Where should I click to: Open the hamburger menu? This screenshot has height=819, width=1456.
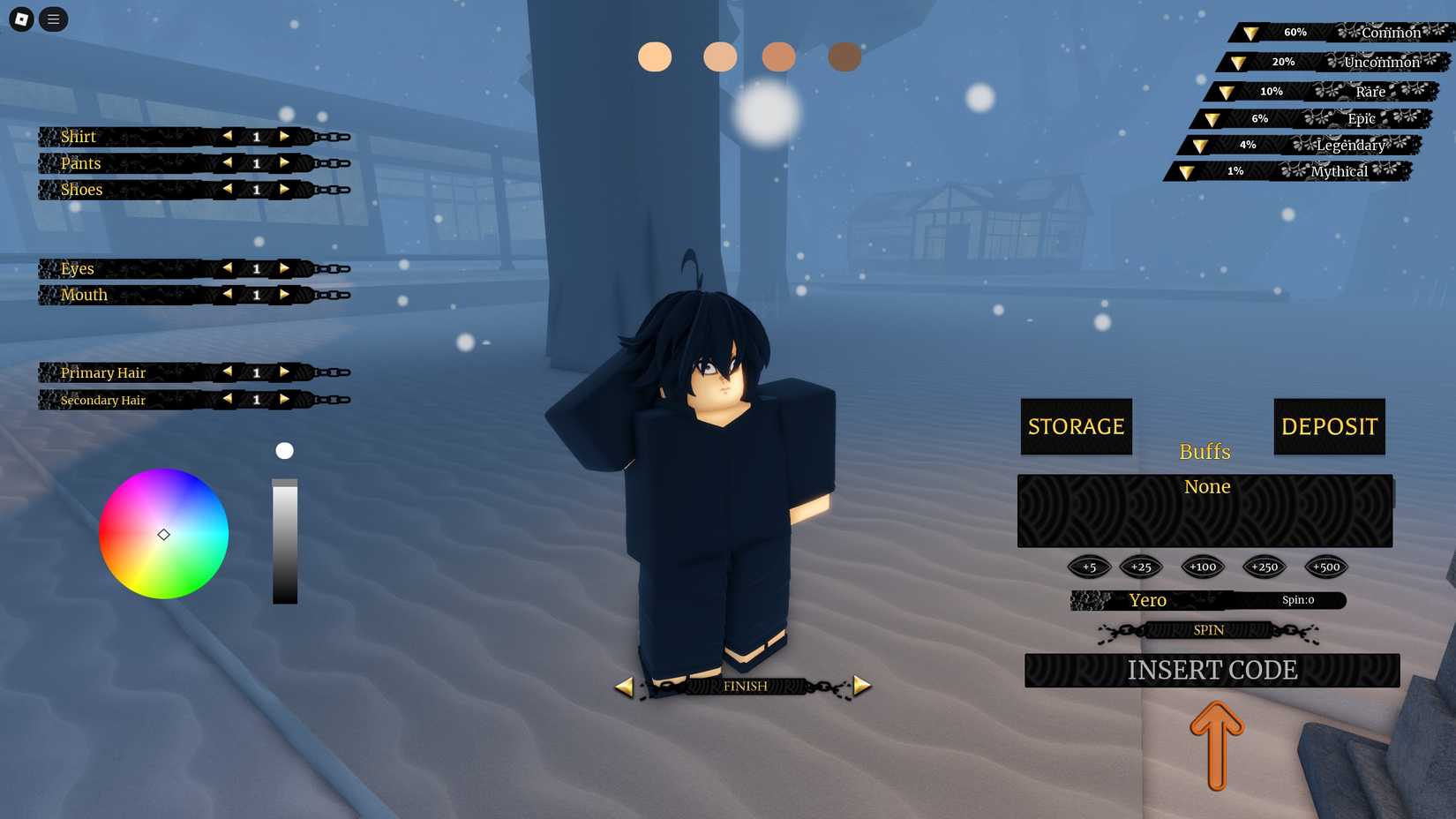coord(53,19)
